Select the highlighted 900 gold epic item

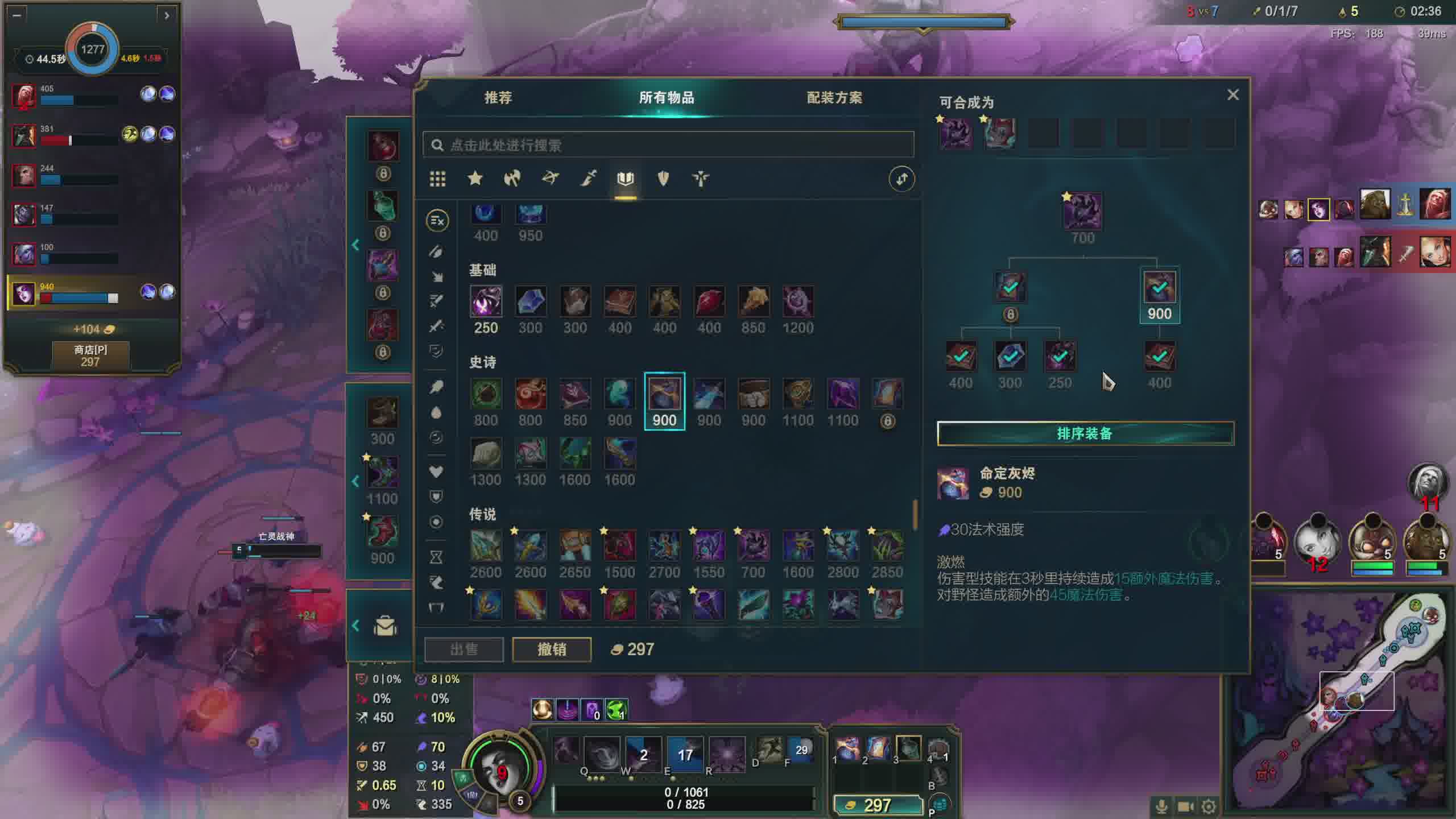664,395
